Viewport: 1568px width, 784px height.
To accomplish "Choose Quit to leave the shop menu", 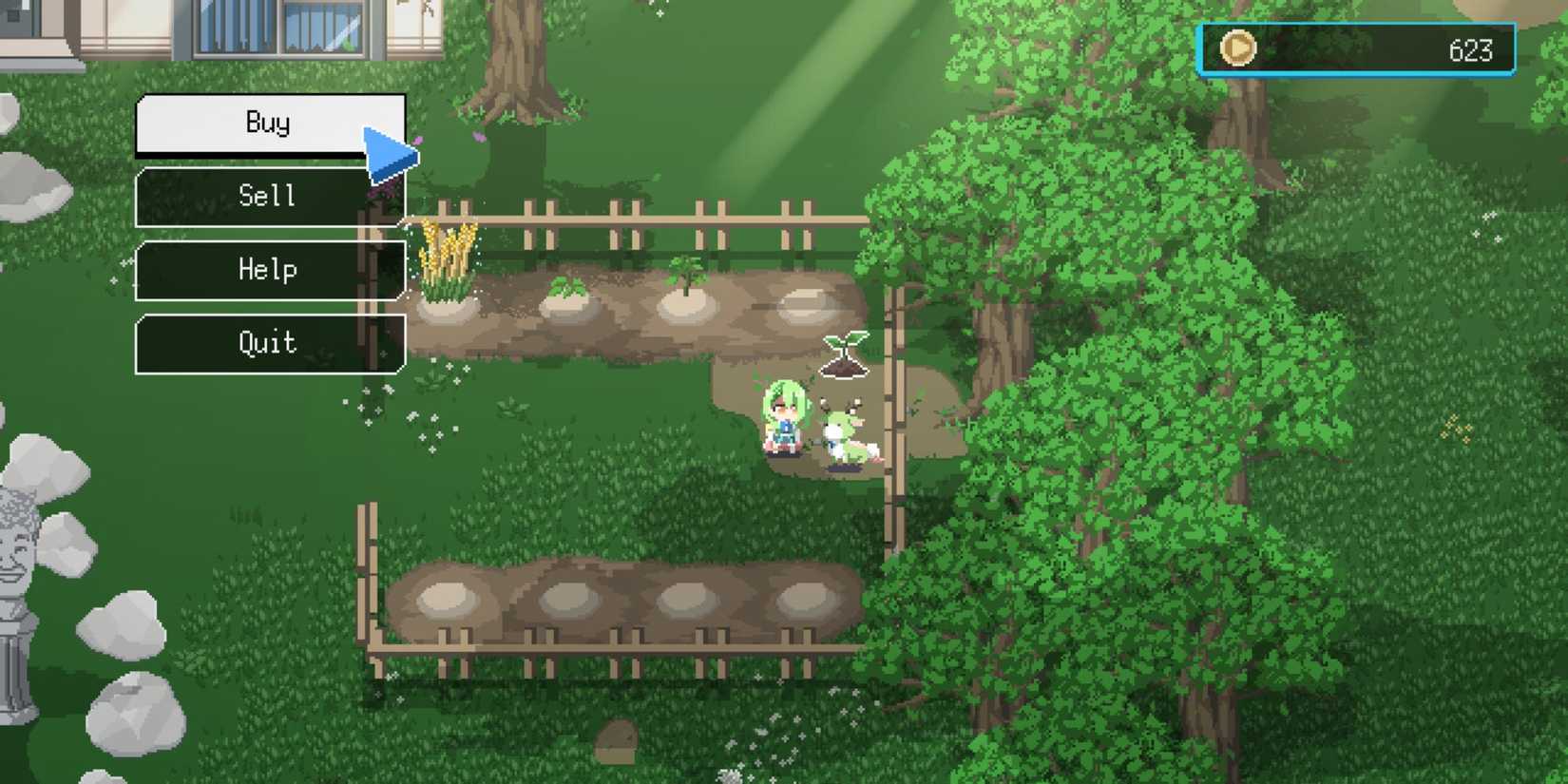I will [269, 343].
